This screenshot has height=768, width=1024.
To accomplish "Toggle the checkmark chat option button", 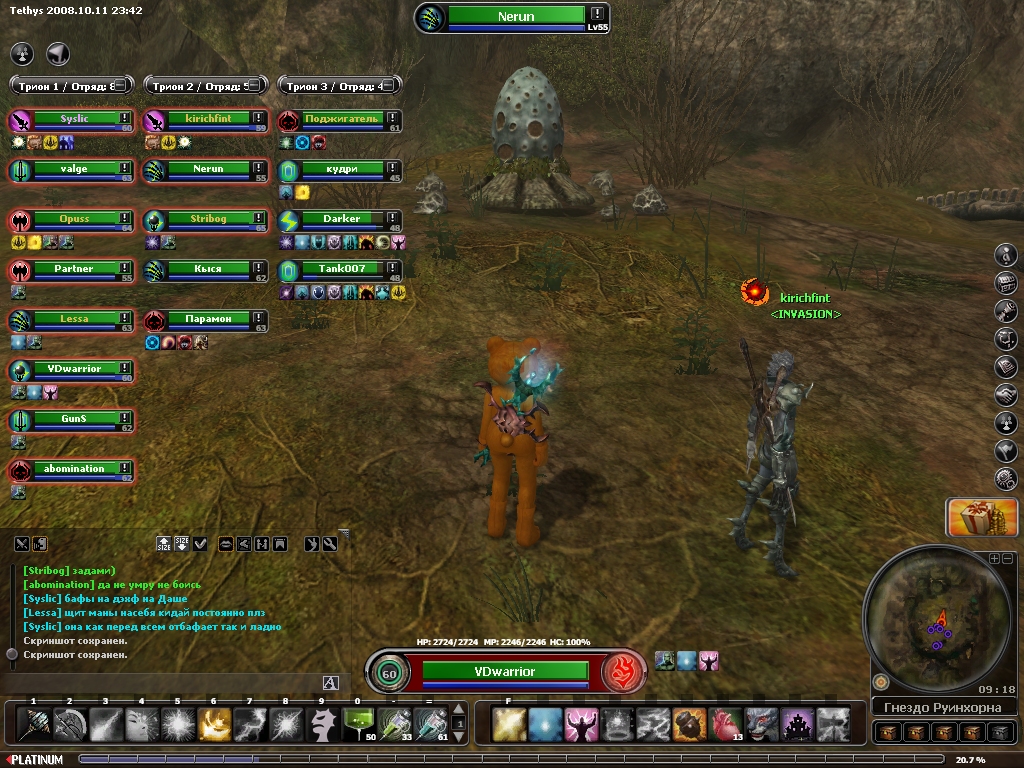I will (200, 544).
